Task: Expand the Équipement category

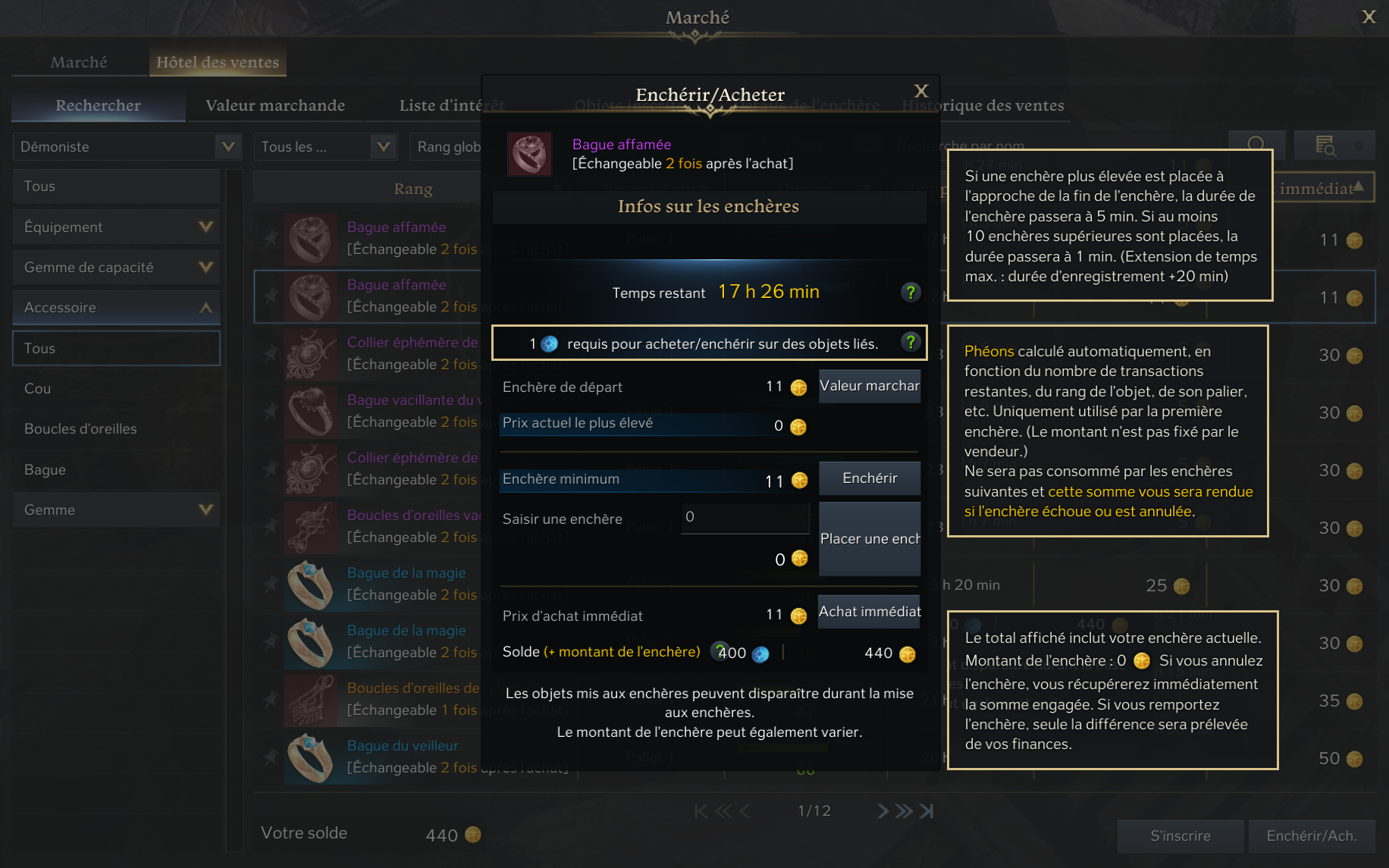Action: (117, 227)
